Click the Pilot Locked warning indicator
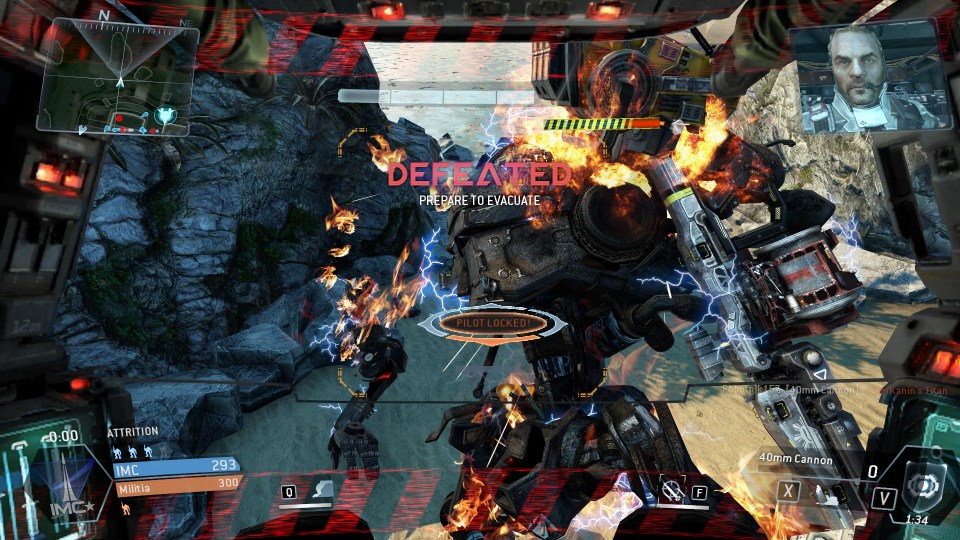Image resolution: width=960 pixels, height=540 pixels. (487, 323)
